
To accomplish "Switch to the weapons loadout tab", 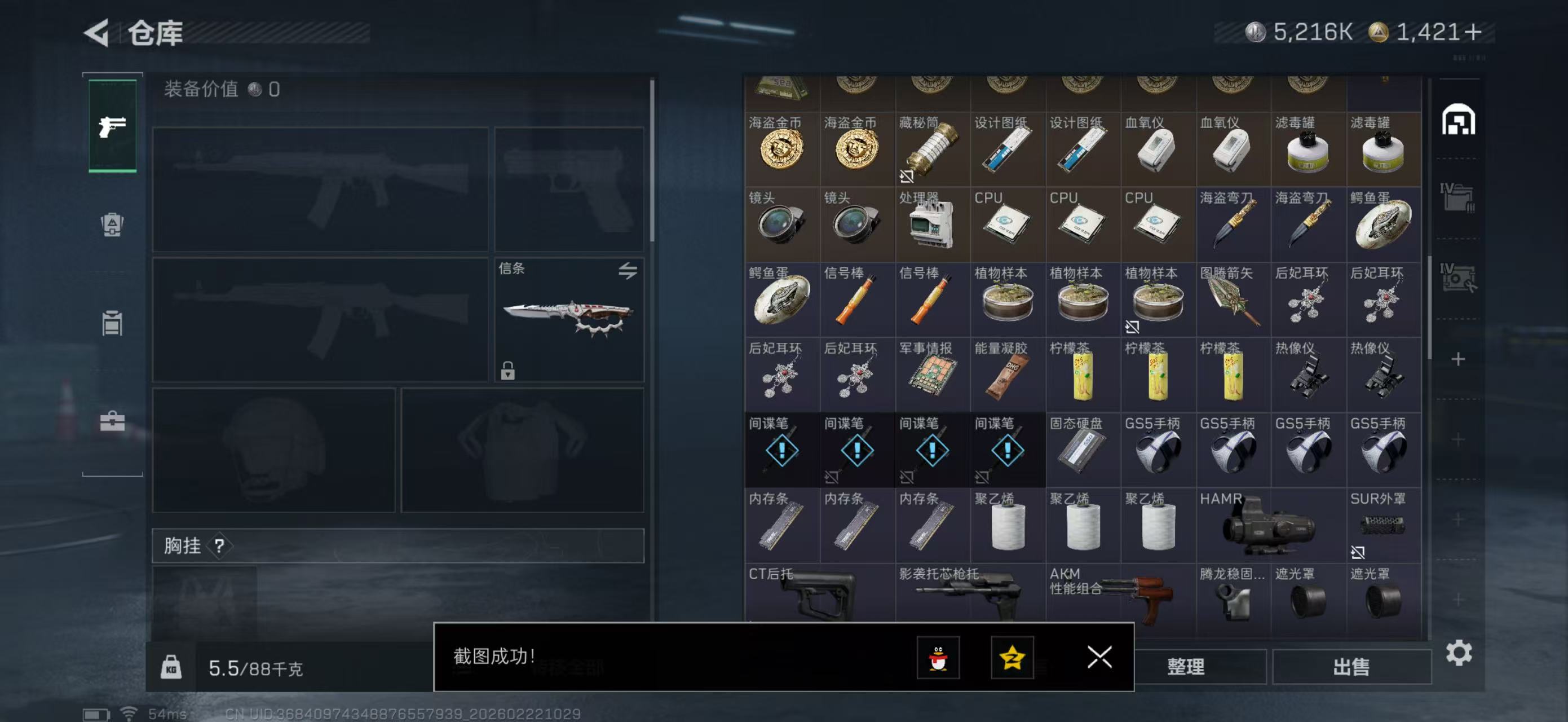I will [113, 126].
